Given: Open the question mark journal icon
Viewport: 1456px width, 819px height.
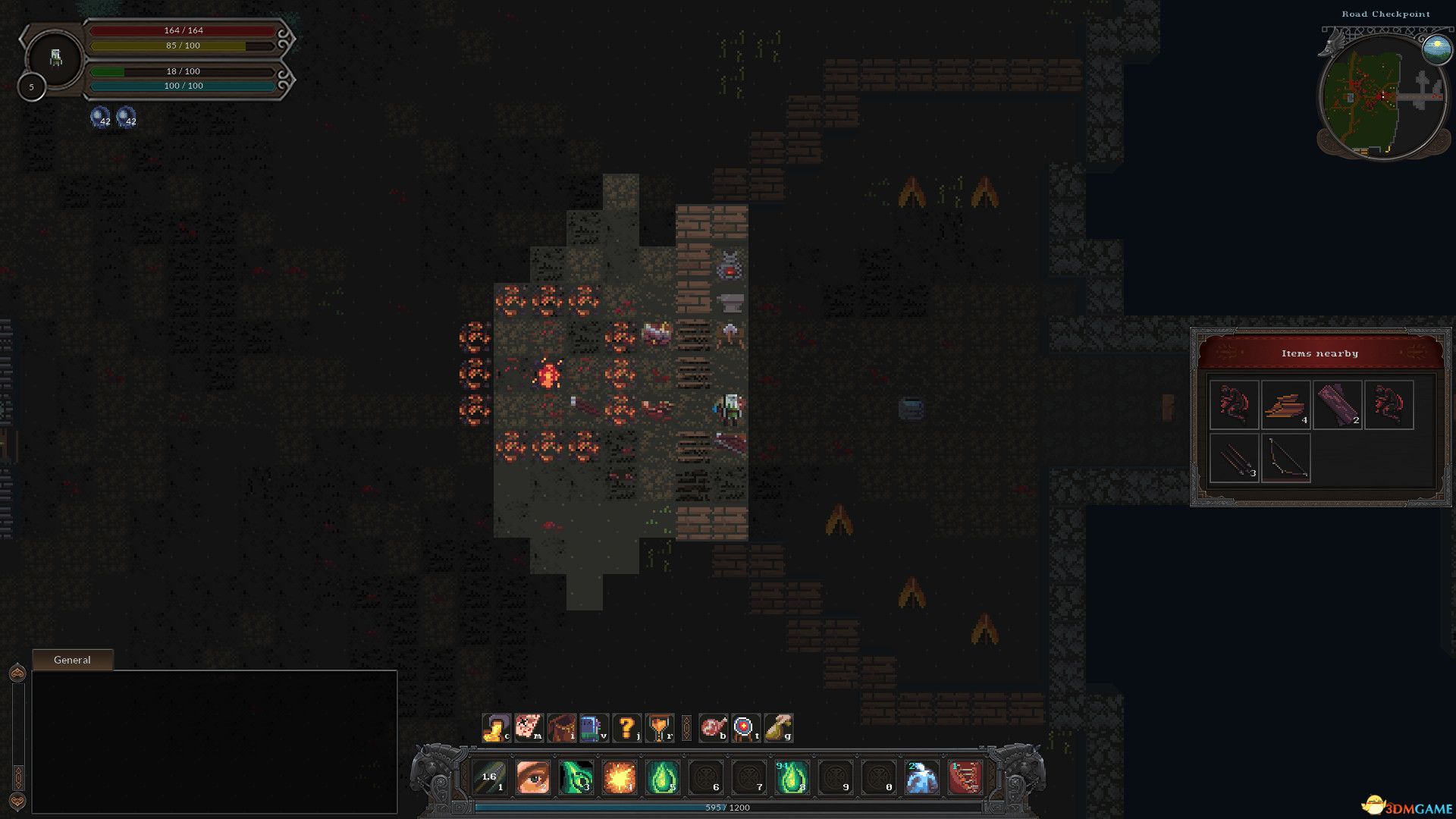Looking at the screenshot, I should pyautogui.click(x=626, y=728).
